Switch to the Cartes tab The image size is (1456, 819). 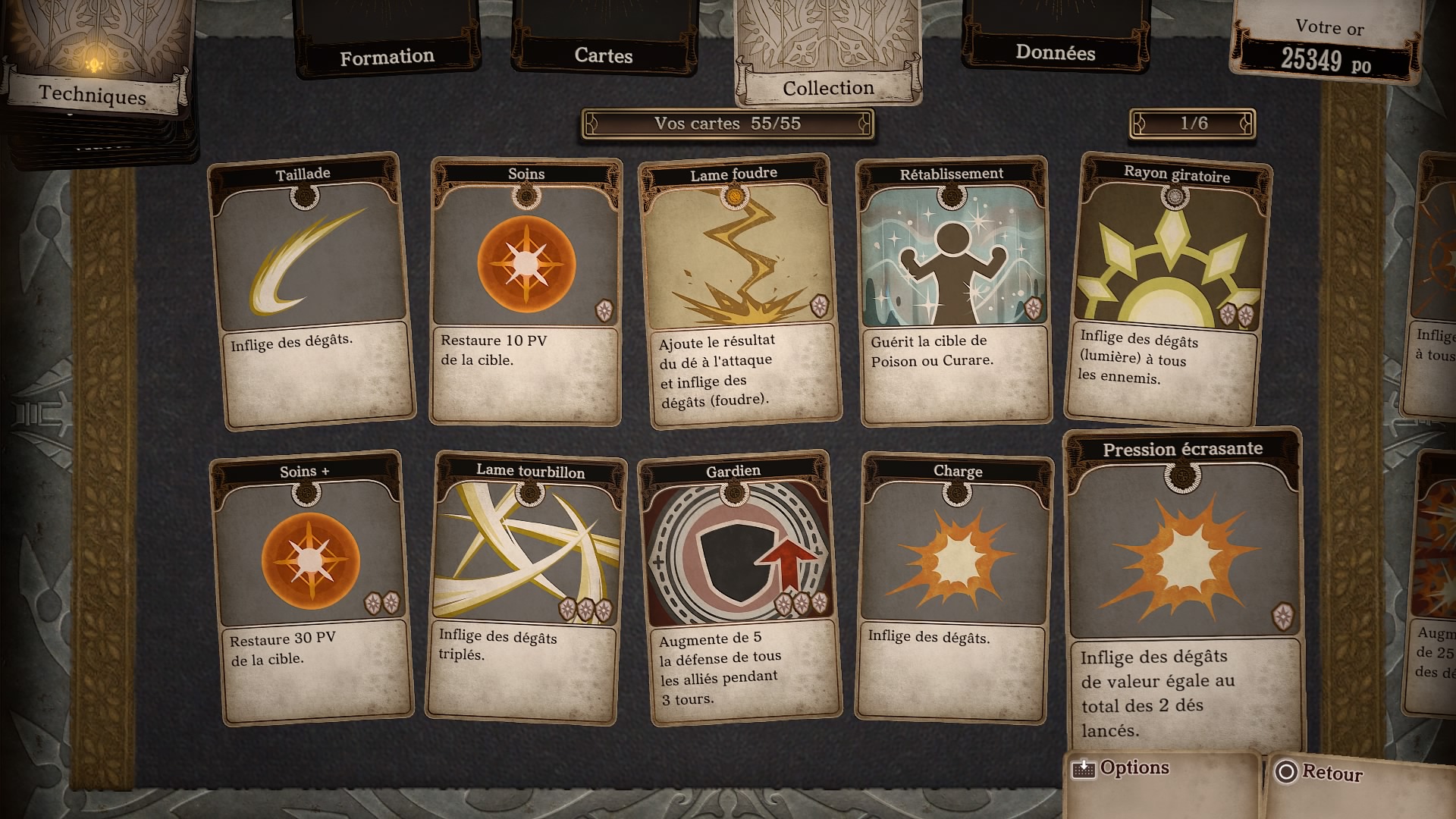pos(604,55)
